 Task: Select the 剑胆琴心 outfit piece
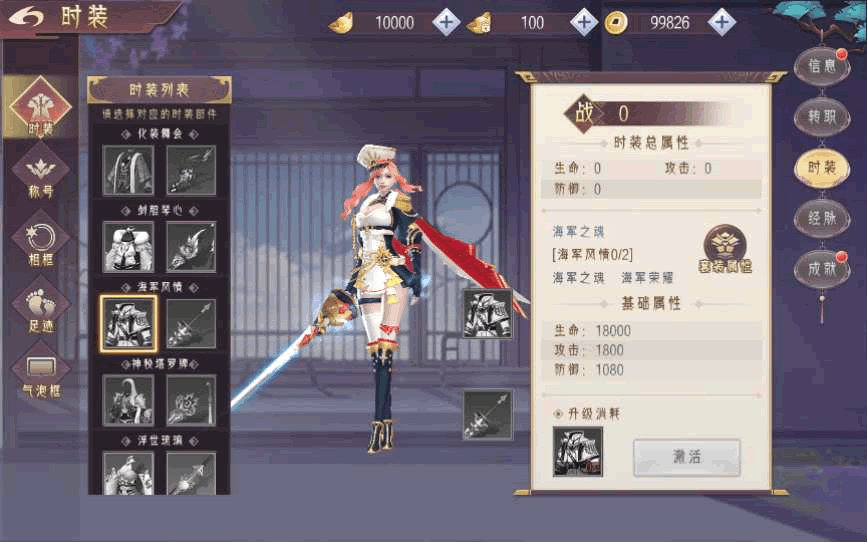click(x=128, y=247)
